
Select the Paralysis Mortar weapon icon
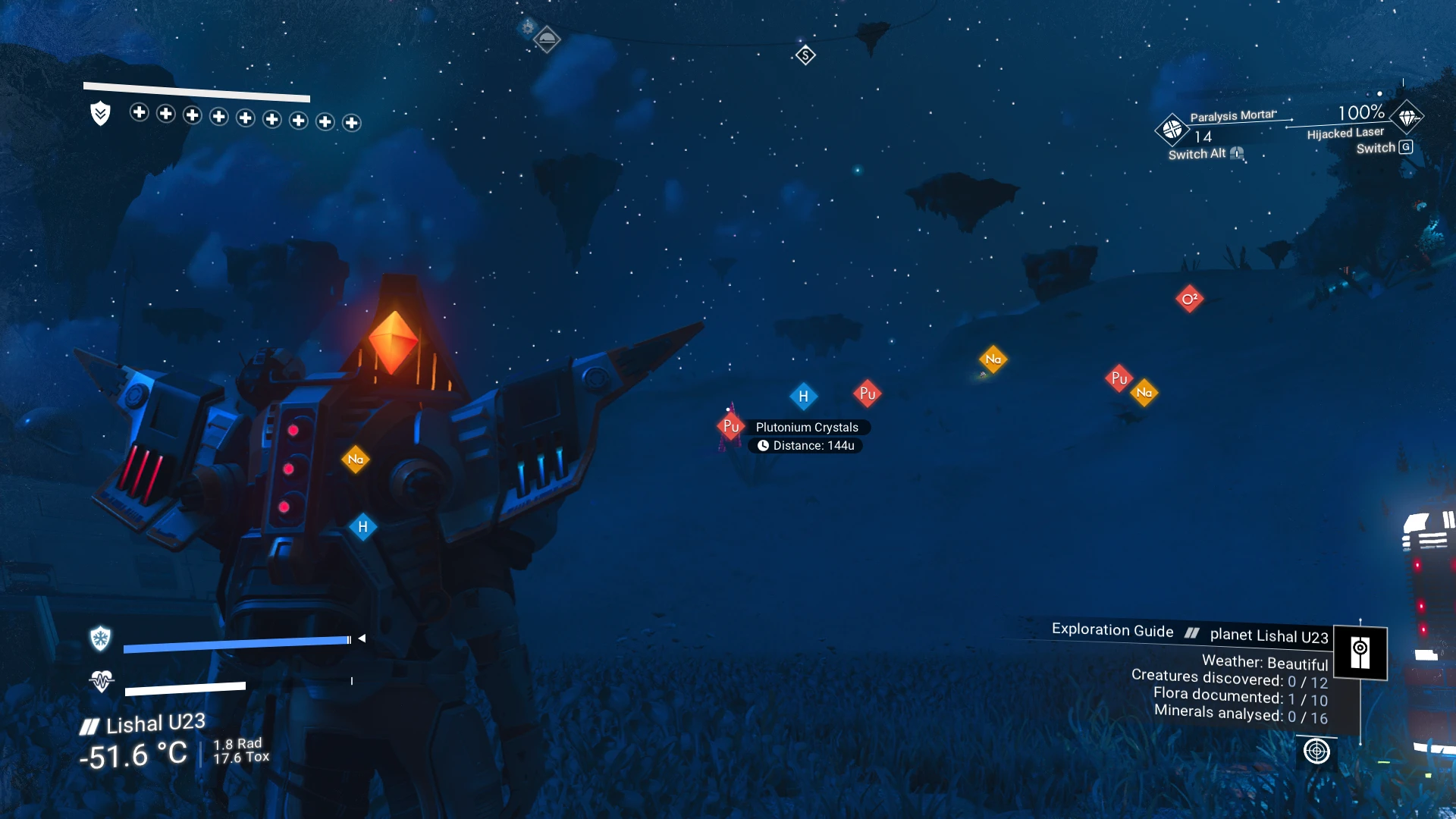click(1172, 130)
